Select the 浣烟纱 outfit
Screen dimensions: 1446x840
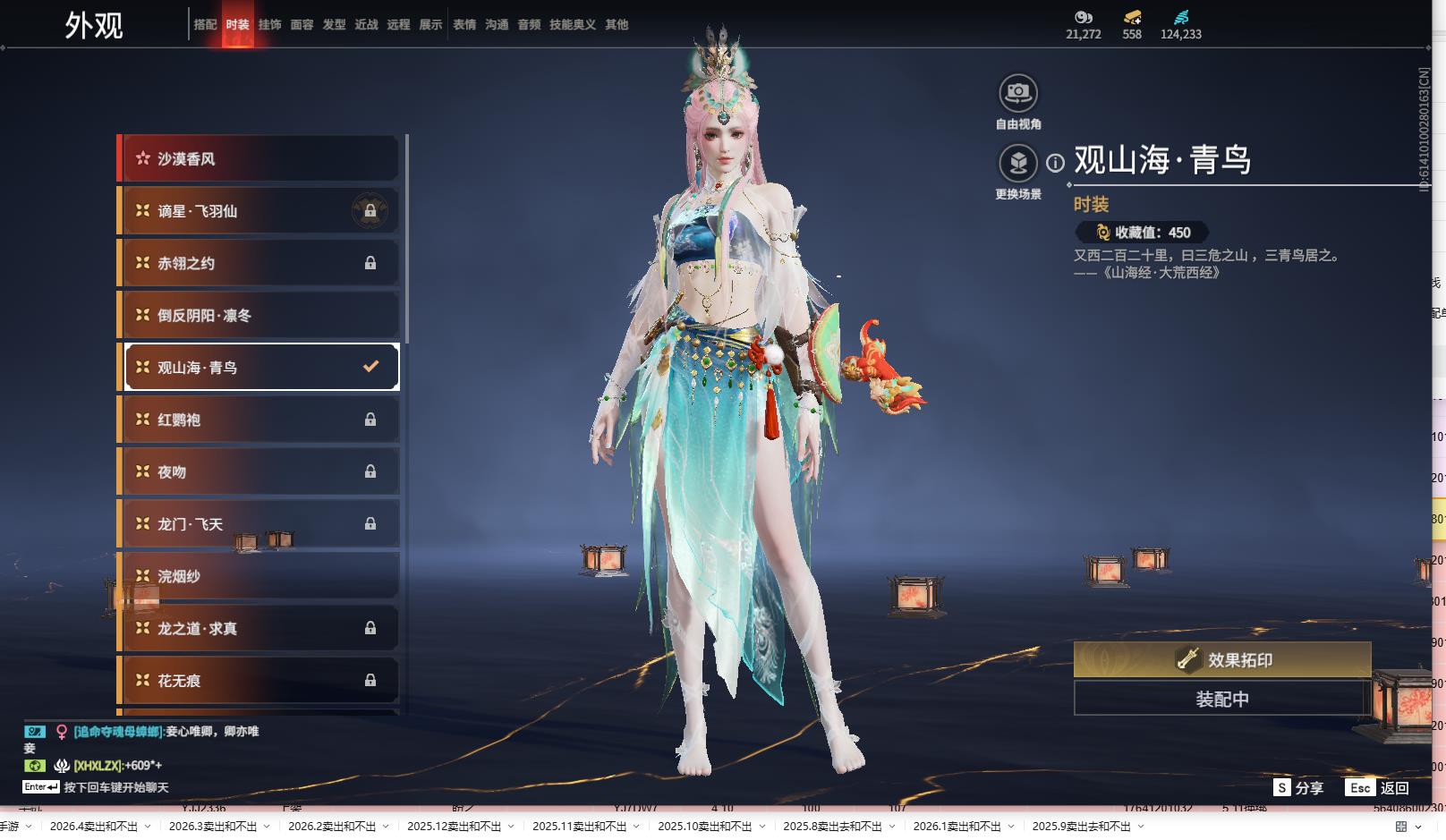coord(259,576)
